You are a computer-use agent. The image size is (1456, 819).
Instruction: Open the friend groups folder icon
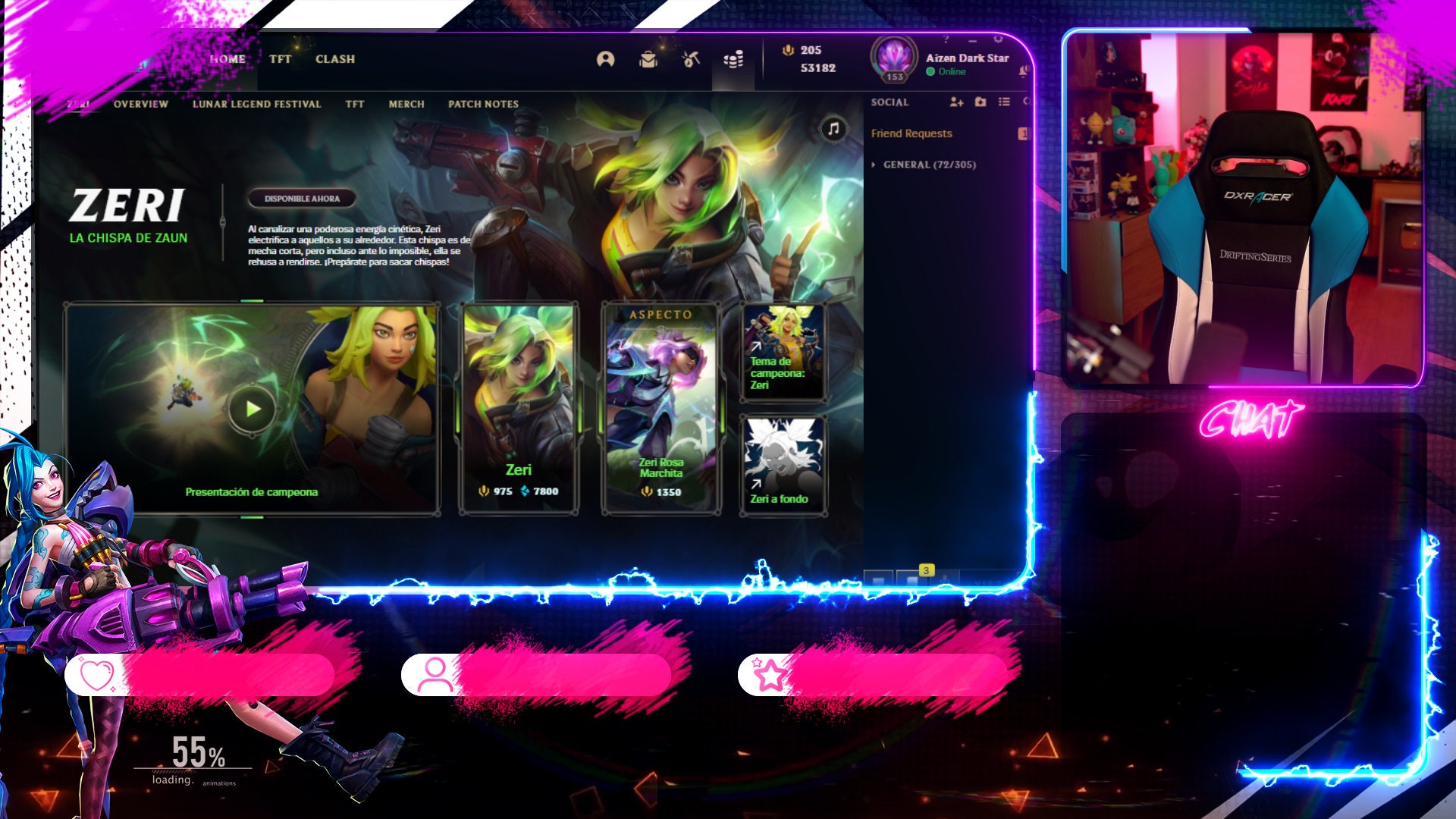click(981, 102)
